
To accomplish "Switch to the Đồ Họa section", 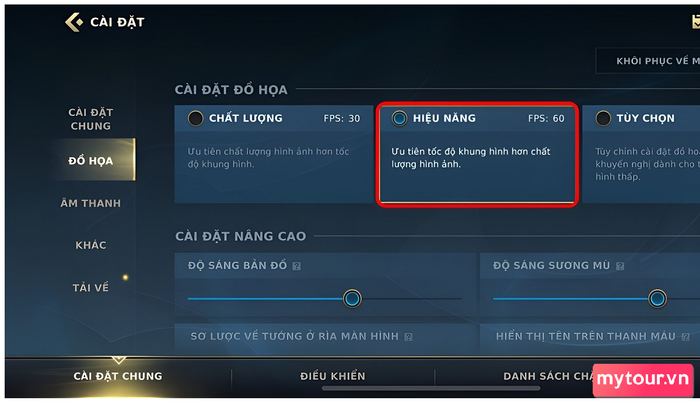I will click(89, 161).
